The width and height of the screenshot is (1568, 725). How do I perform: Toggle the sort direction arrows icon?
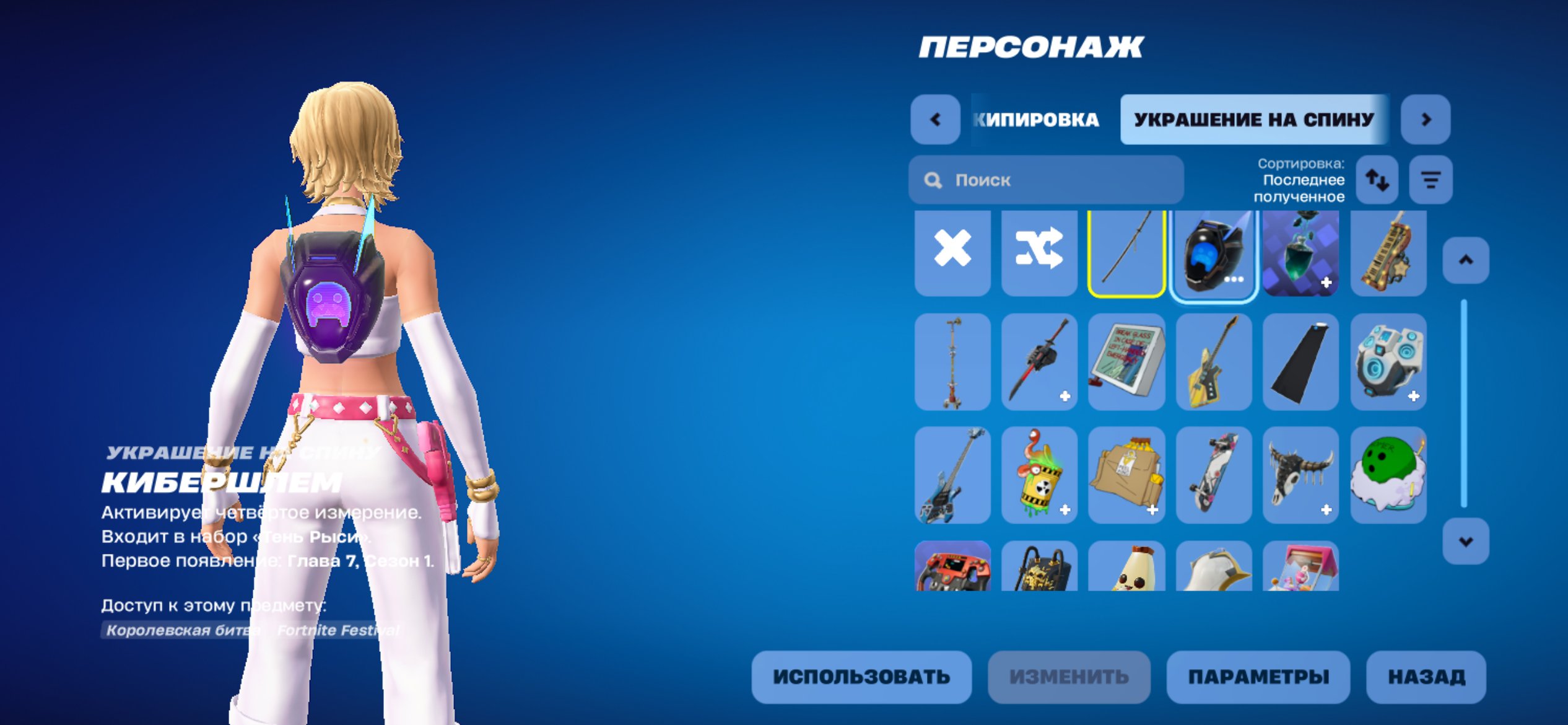1377,180
